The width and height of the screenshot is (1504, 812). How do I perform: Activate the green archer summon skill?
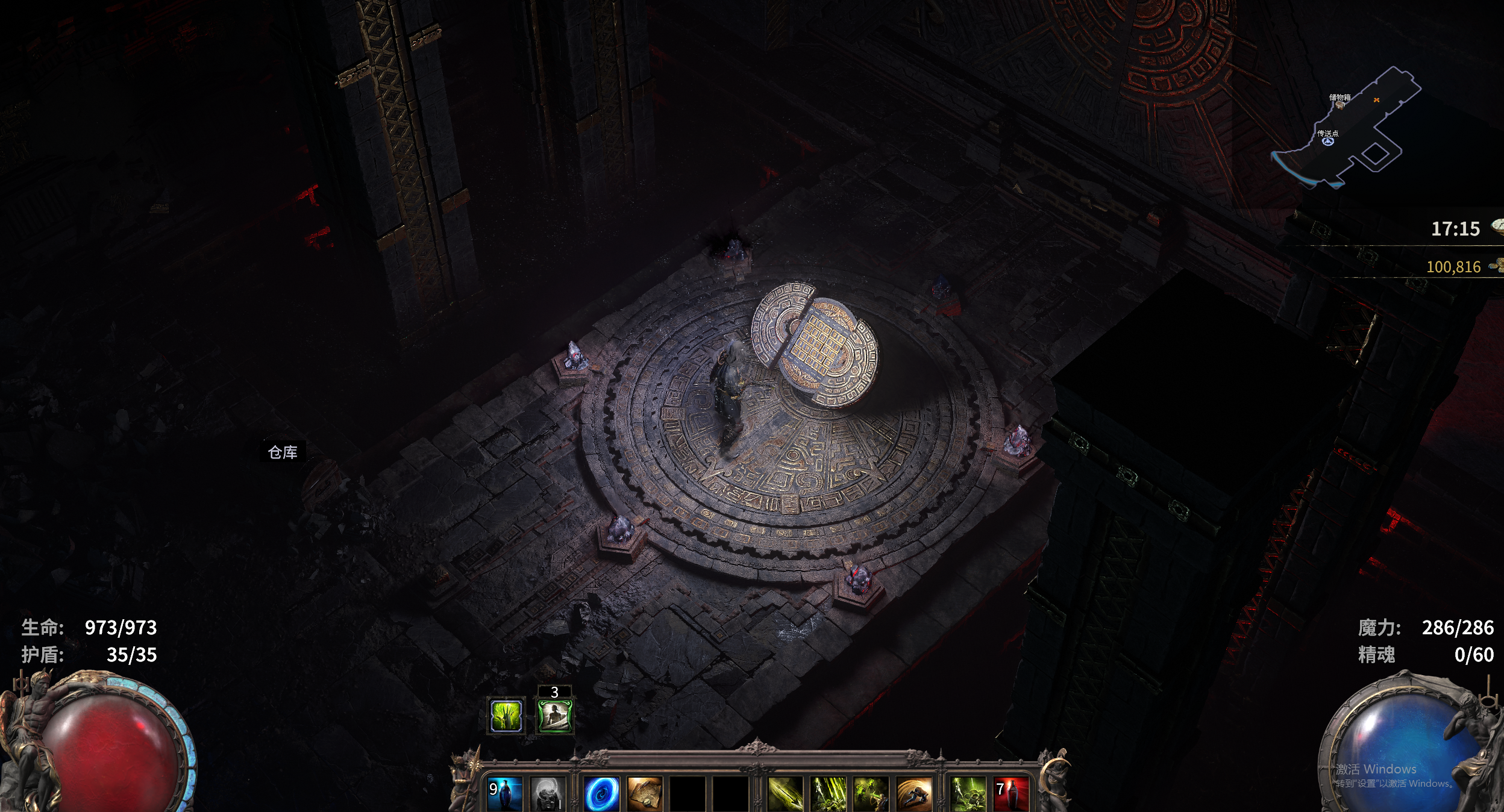pos(871,794)
